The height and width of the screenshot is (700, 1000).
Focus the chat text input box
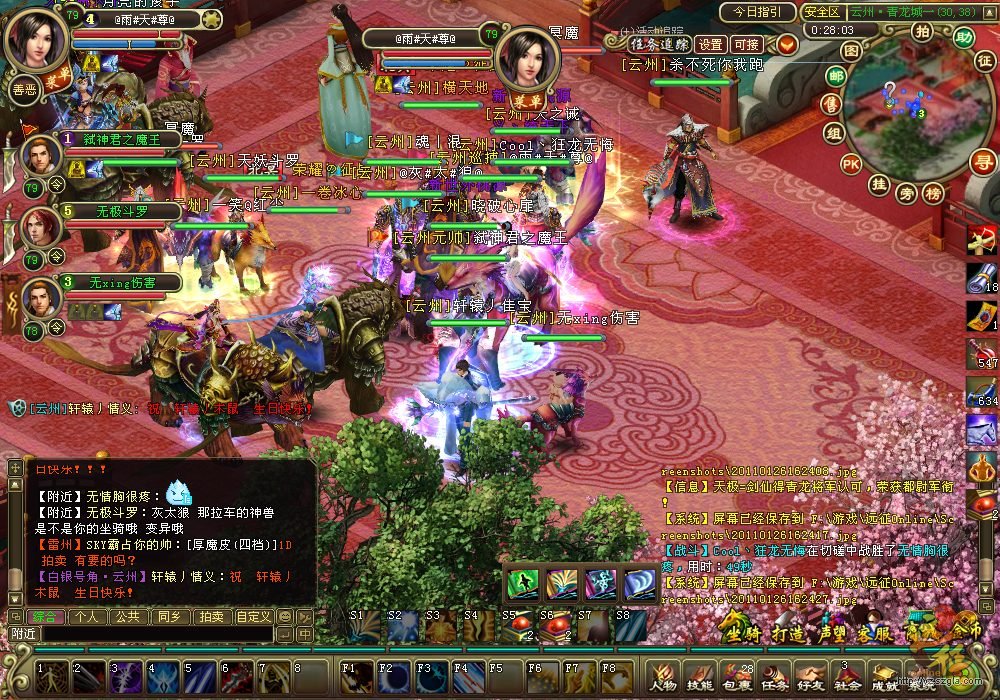coord(155,634)
